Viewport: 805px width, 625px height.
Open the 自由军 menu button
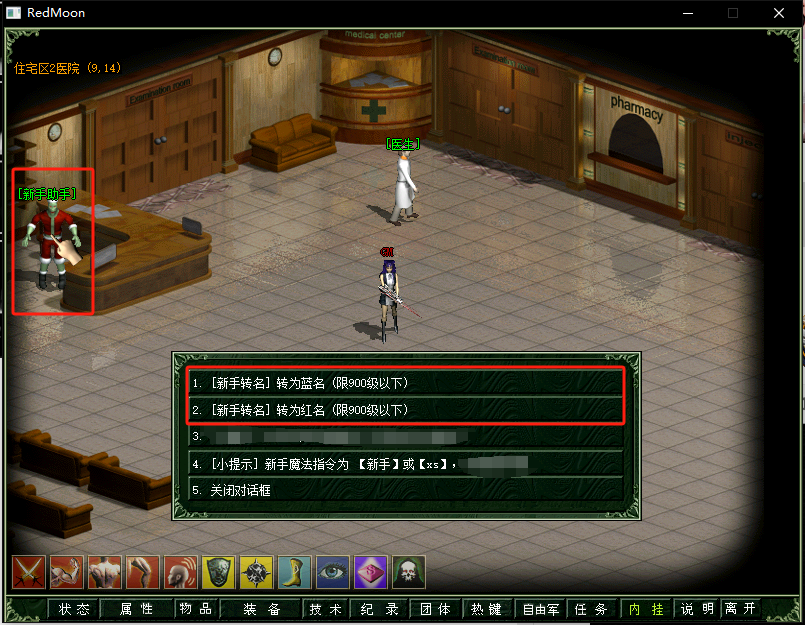(x=541, y=609)
